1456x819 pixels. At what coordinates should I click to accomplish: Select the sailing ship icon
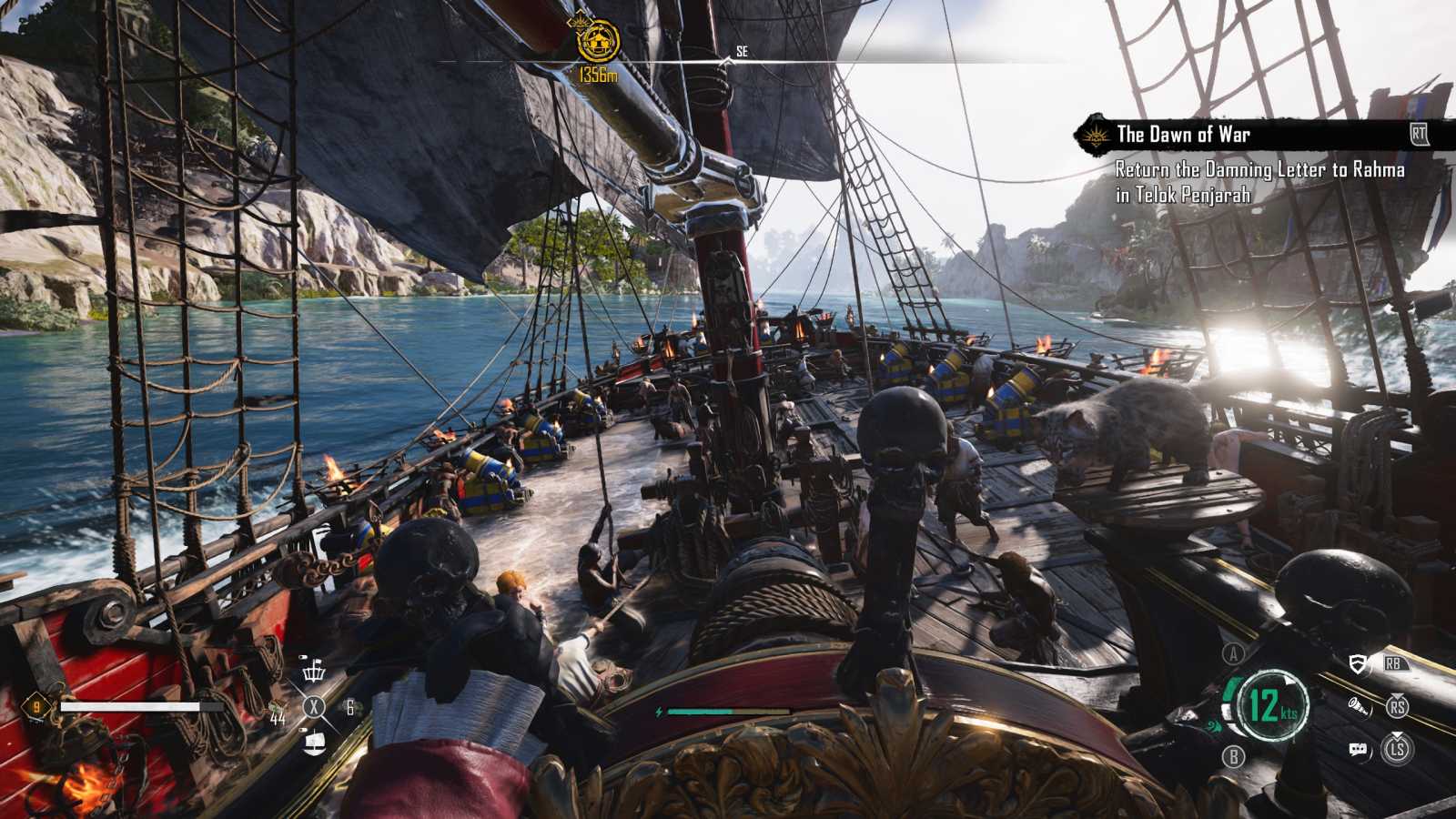tap(314, 743)
